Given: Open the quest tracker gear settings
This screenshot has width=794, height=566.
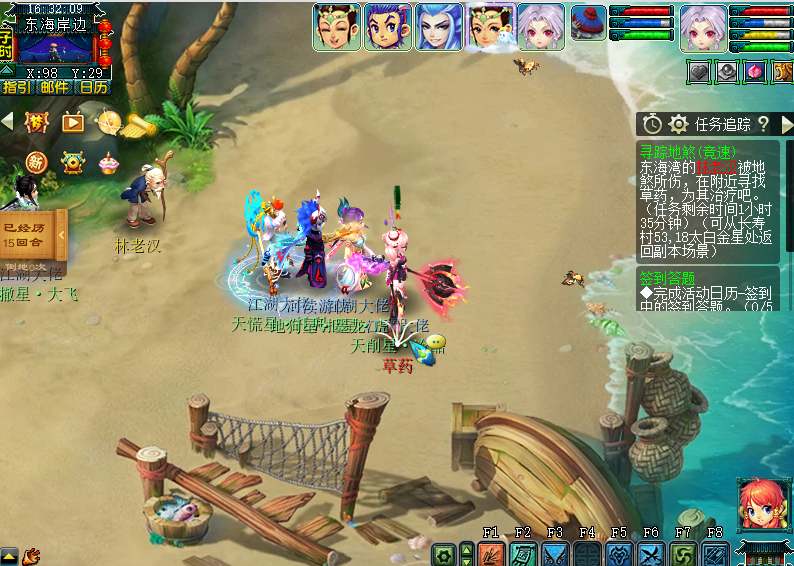Looking at the screenshot, I should pyautogui.click(x=679, y=124).
